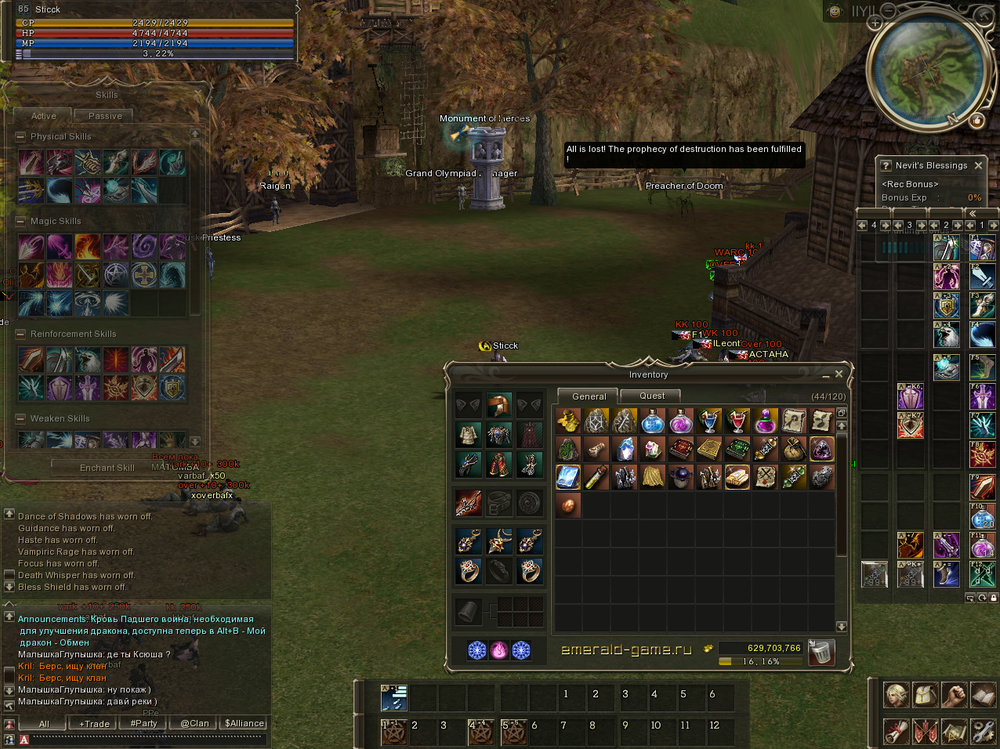The image size is (1000, 749).
Task: Collapse the Magic Skills section
Action: pos(20,221)
